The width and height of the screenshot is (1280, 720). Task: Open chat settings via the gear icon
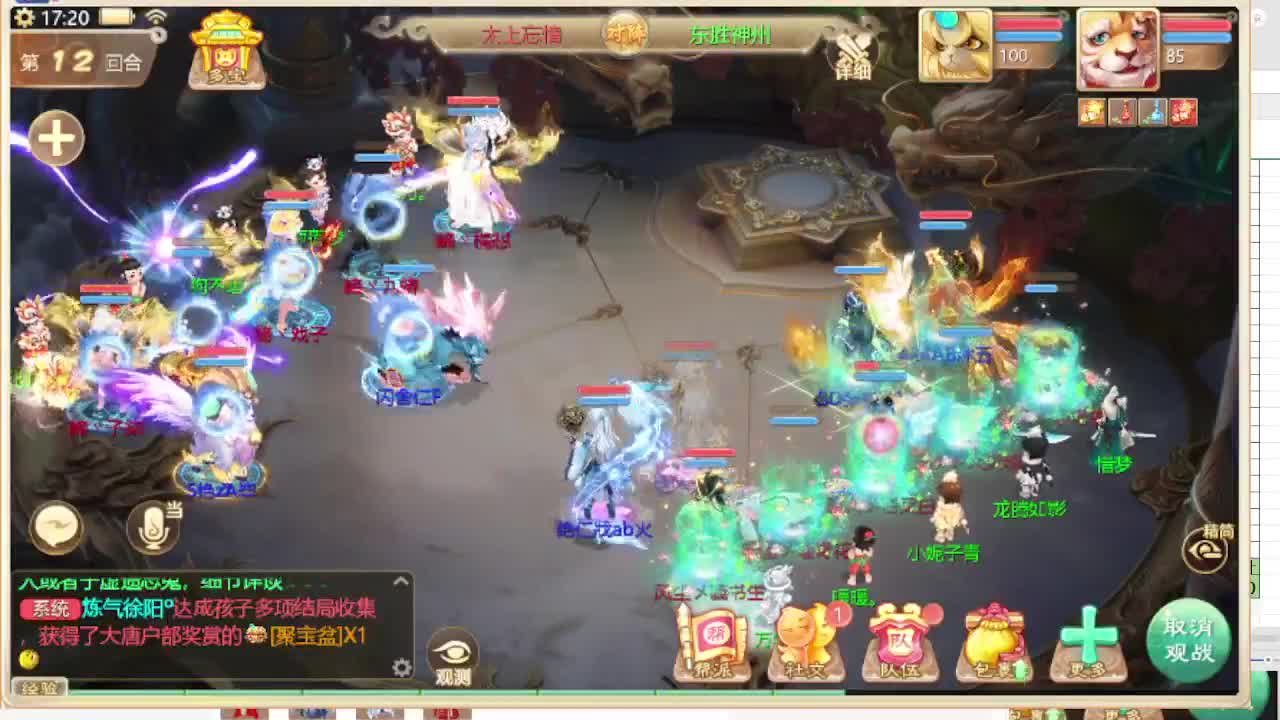tap(404, 667)
